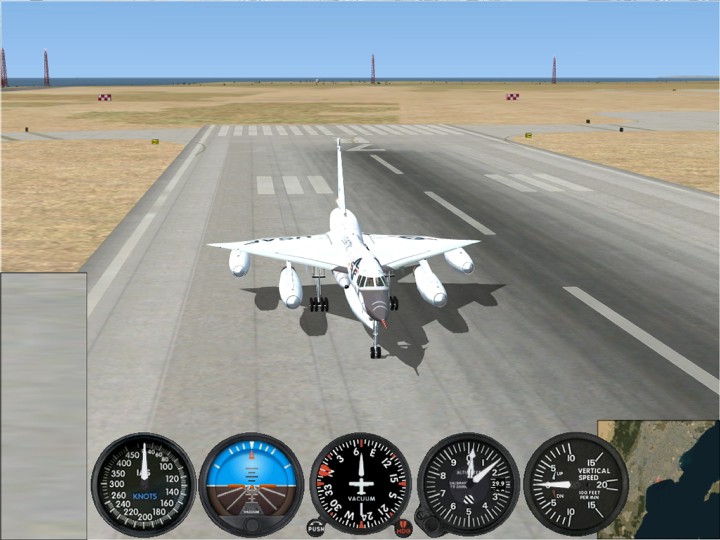This screenshot has width=720, height=540.
Task: Click the heading indicator compass gauge
Action: pyautogui.click(x=360, y=484)
